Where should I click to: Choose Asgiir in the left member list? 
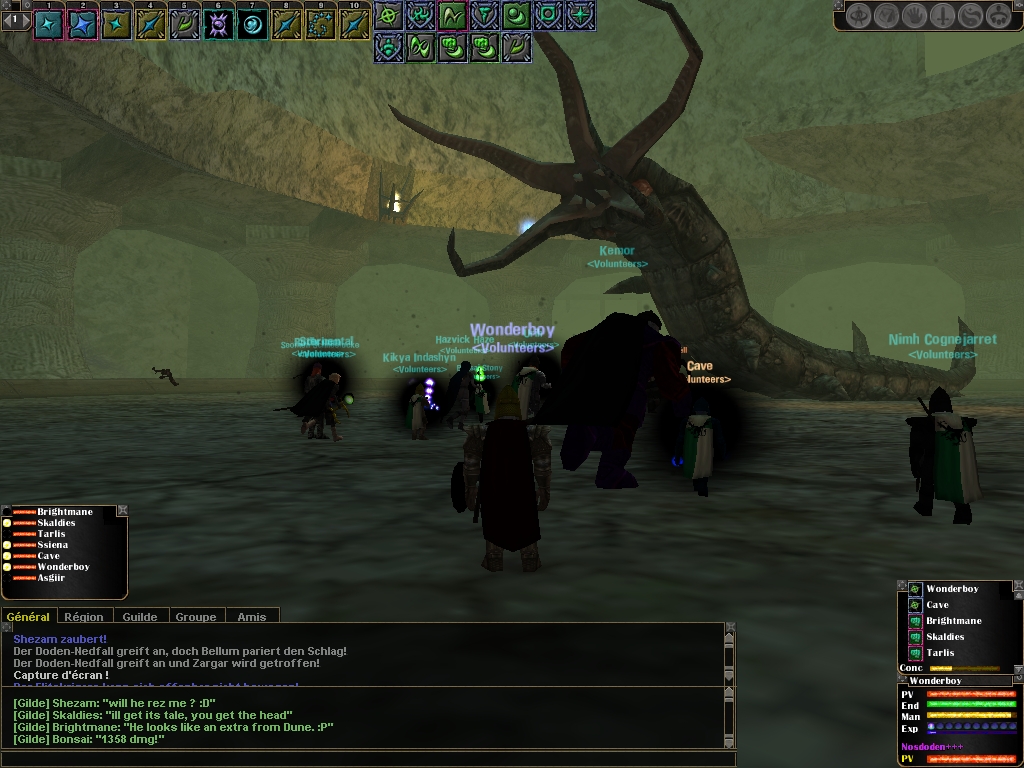[51, 578]
